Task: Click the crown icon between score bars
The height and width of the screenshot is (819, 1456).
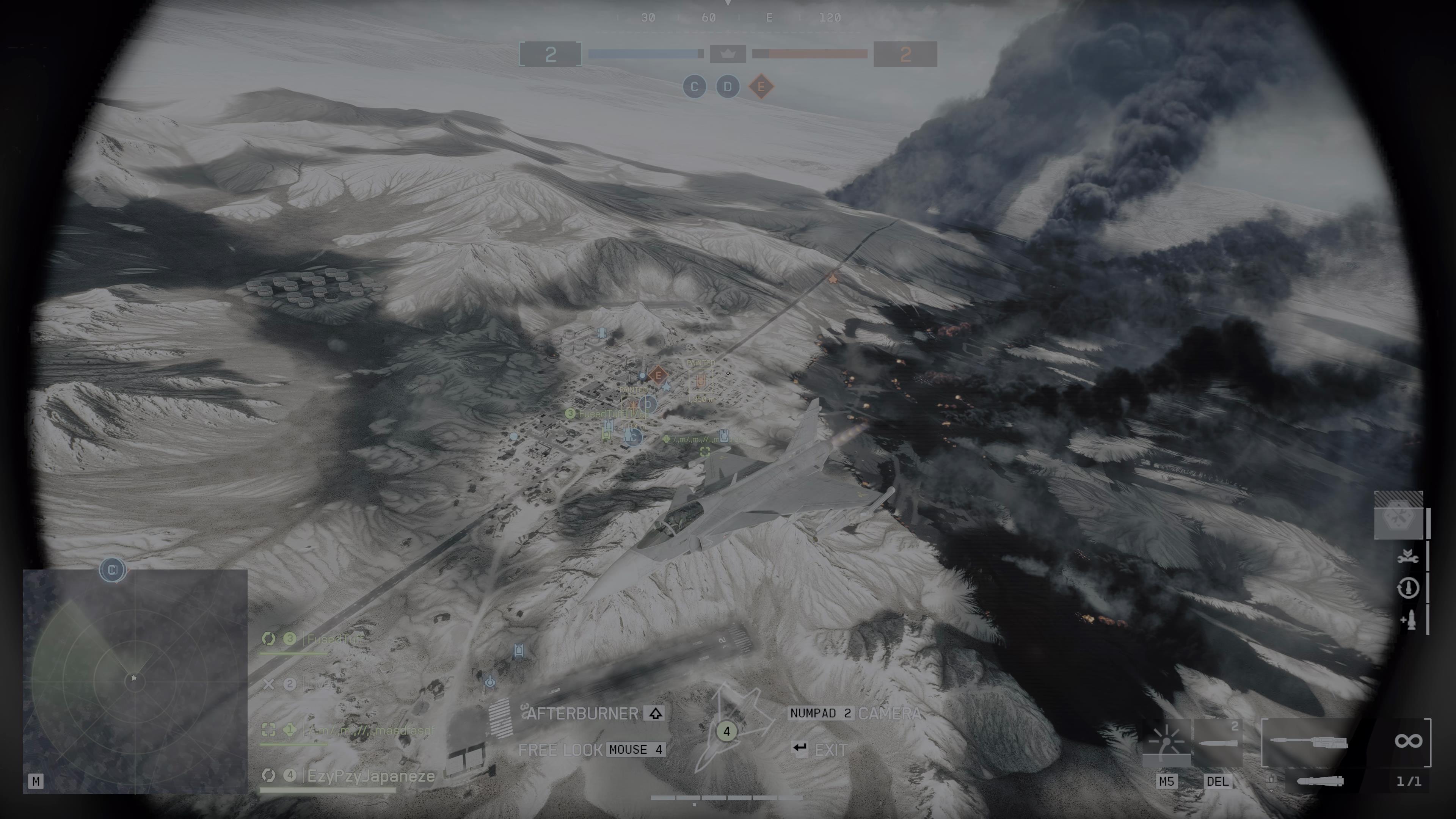Action: (728, 54)
